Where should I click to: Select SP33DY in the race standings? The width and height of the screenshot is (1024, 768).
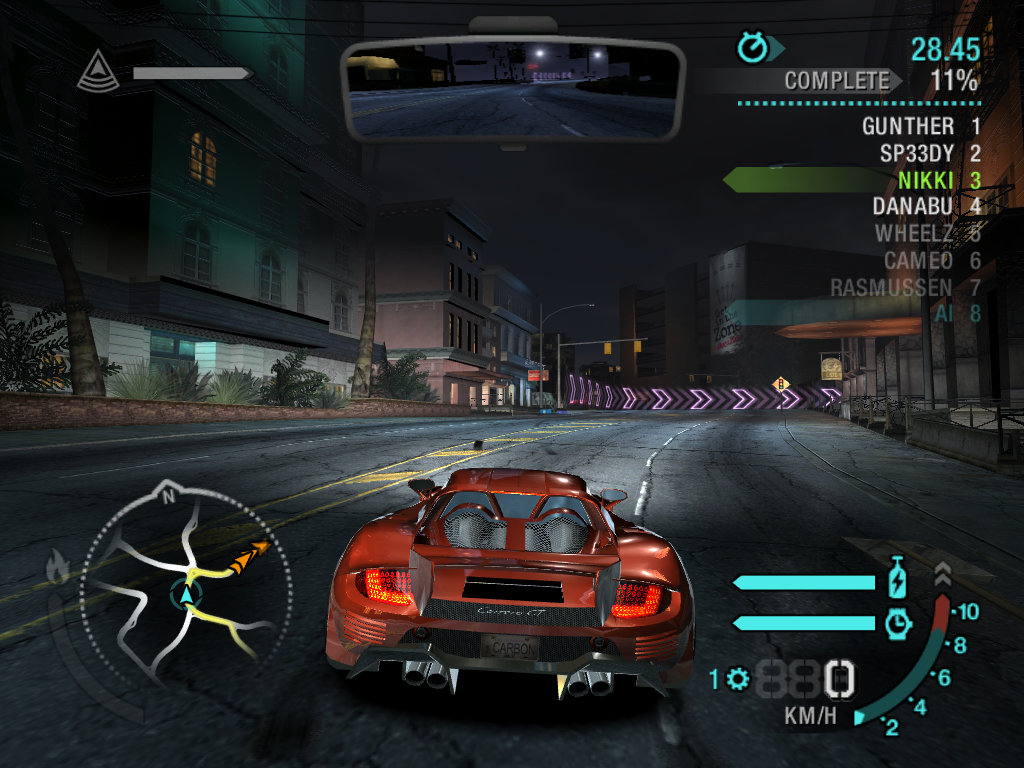(x=929, y=154)
